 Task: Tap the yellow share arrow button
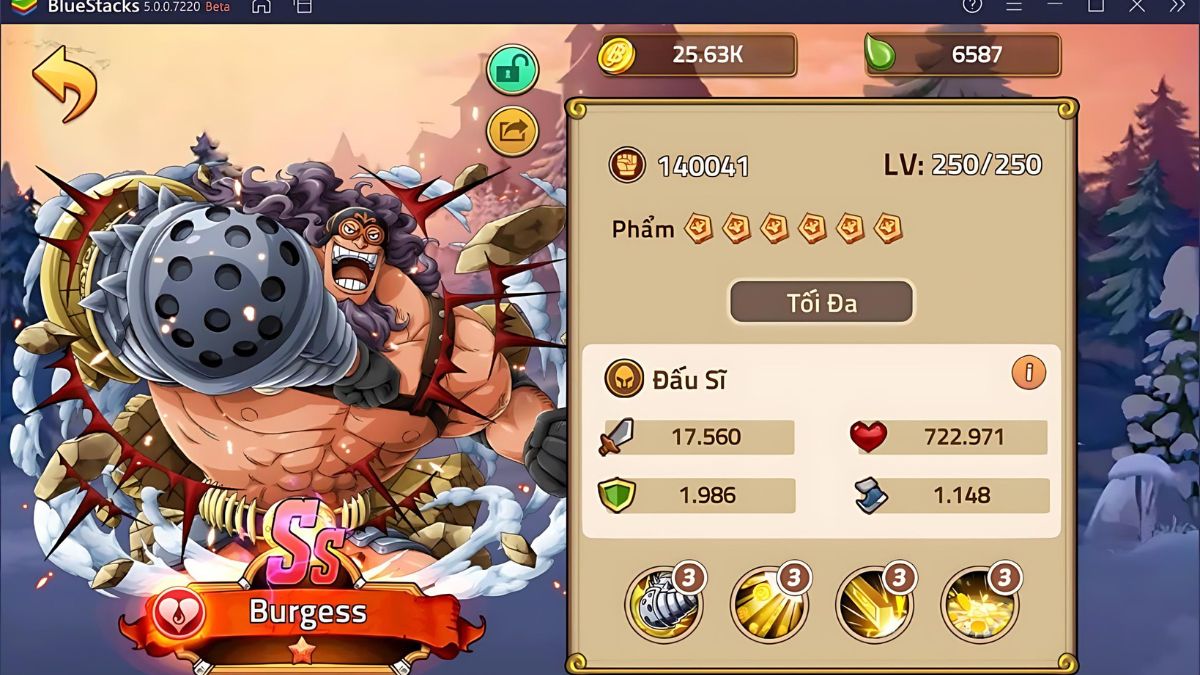click(512, 131)
